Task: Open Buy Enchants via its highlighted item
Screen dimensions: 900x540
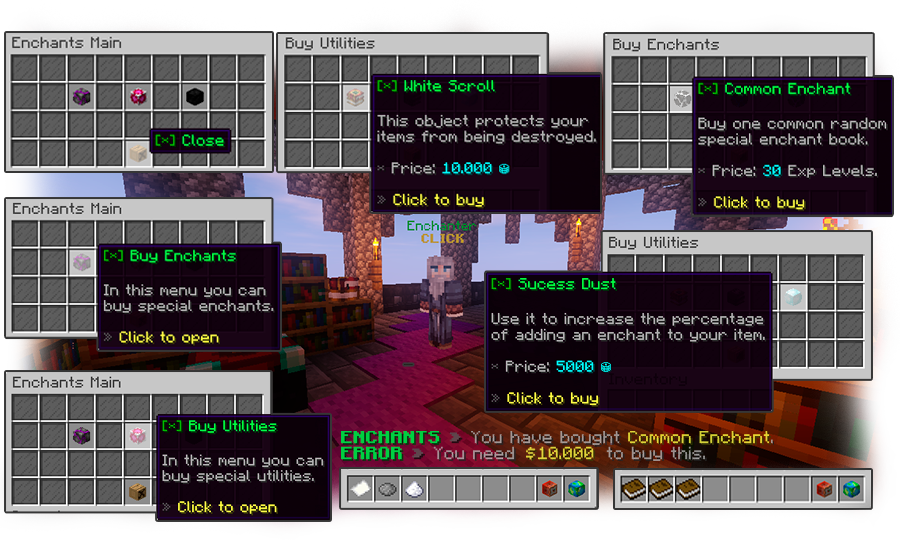Action: pos(82,263)
